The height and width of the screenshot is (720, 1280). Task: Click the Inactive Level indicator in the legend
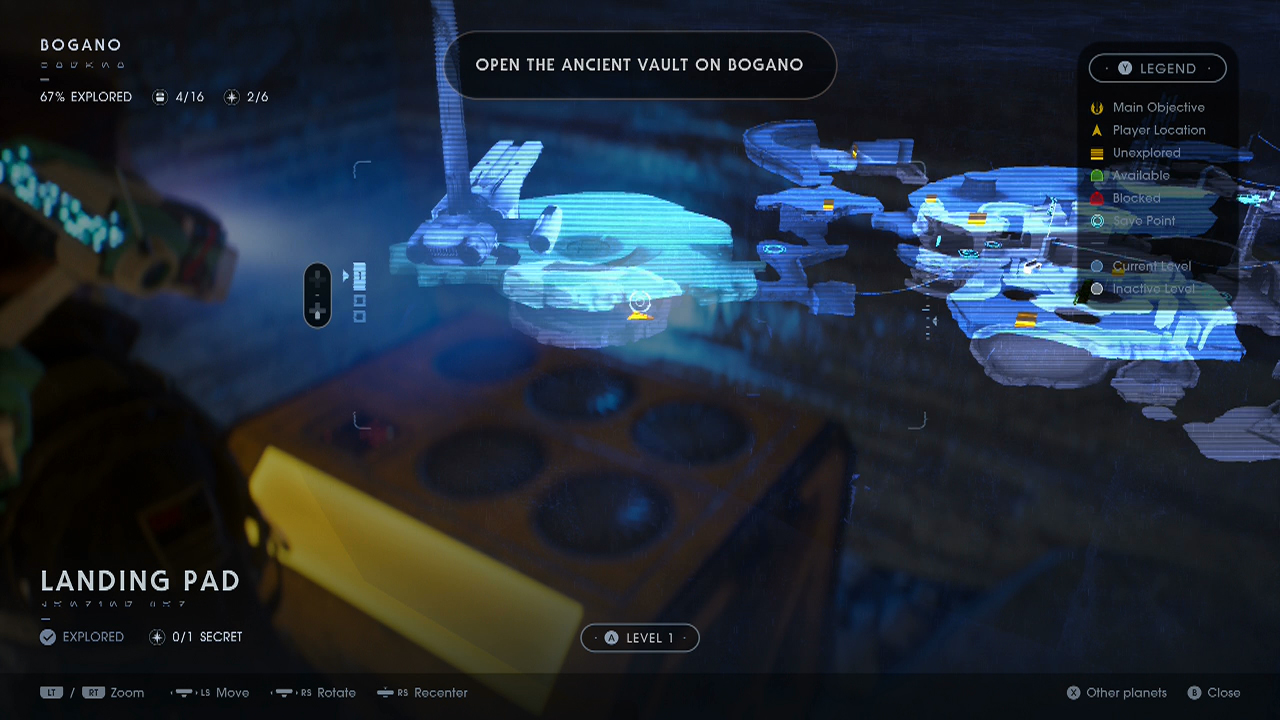[x=1098, y=288]
